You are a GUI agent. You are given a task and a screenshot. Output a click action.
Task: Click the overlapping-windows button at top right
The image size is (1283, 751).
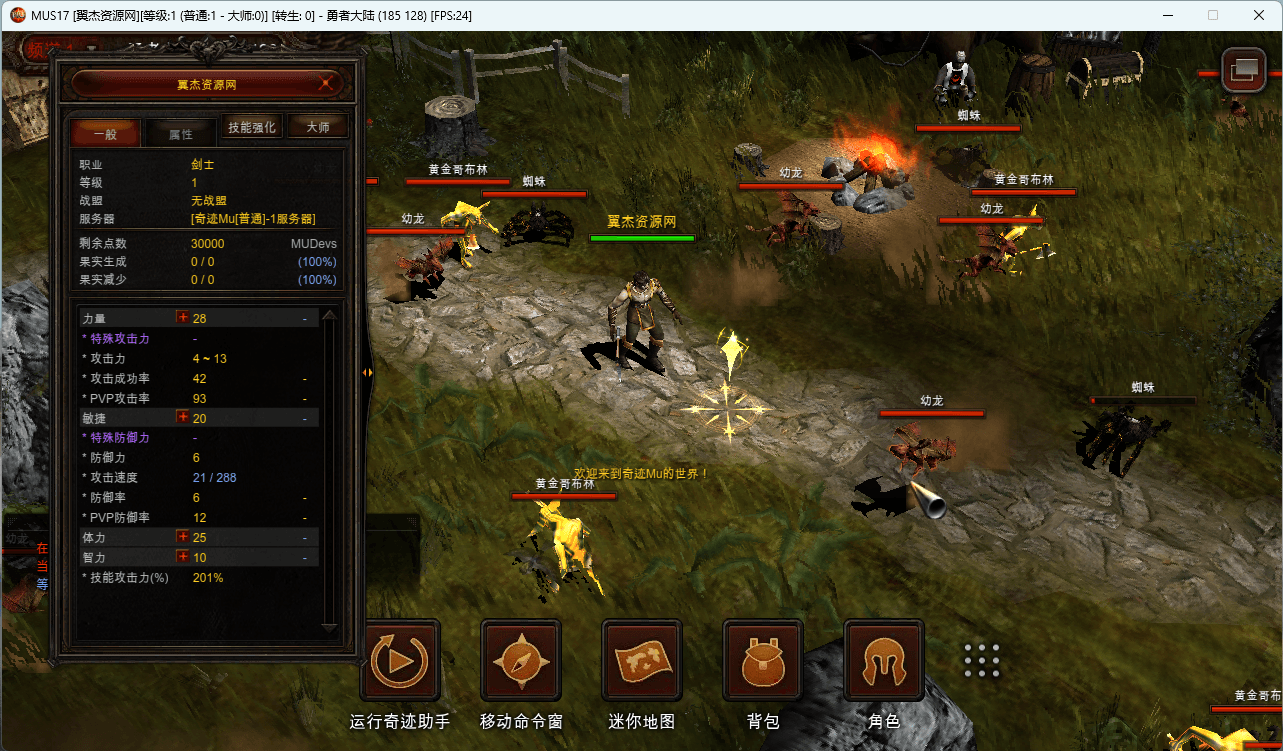pos(1245,69)
